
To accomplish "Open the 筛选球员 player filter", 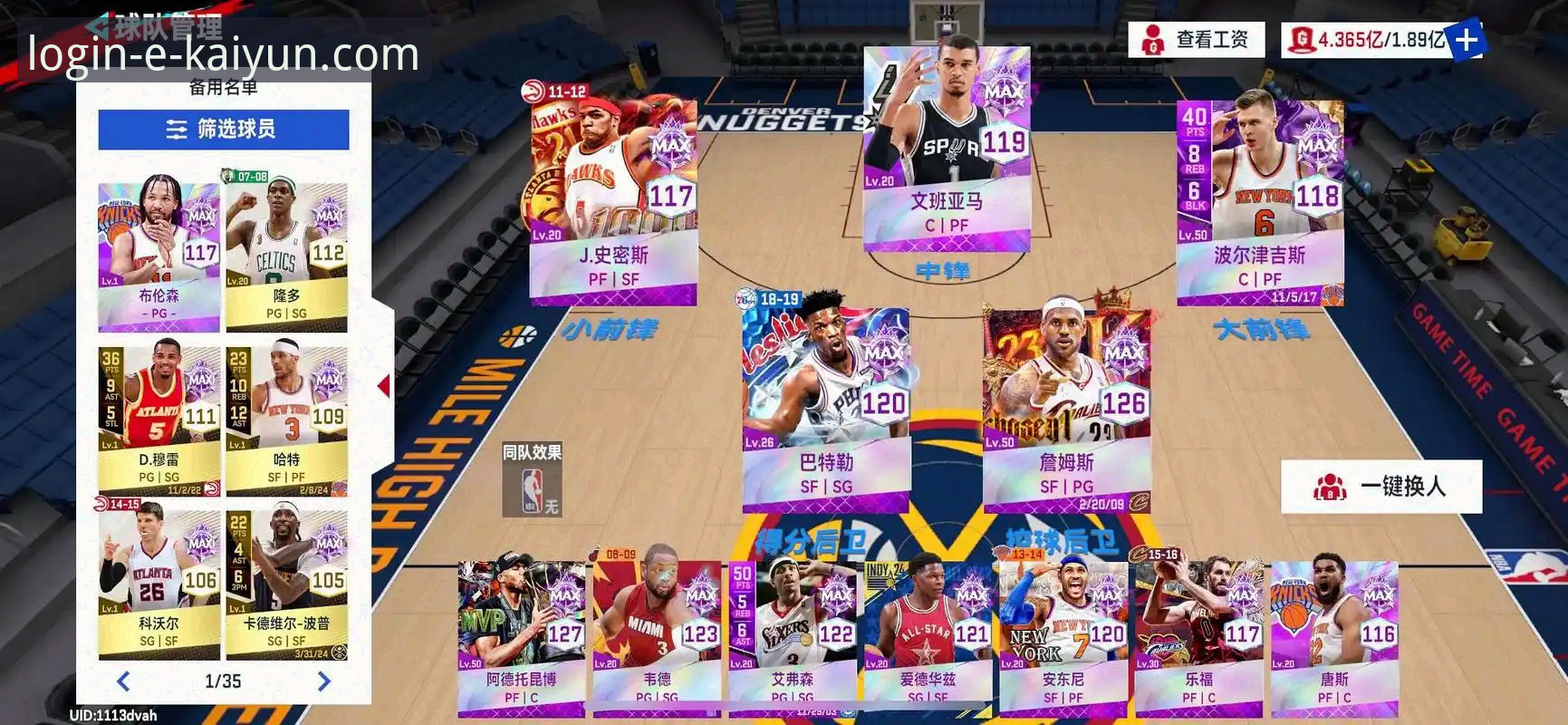I will click(223, 130).
